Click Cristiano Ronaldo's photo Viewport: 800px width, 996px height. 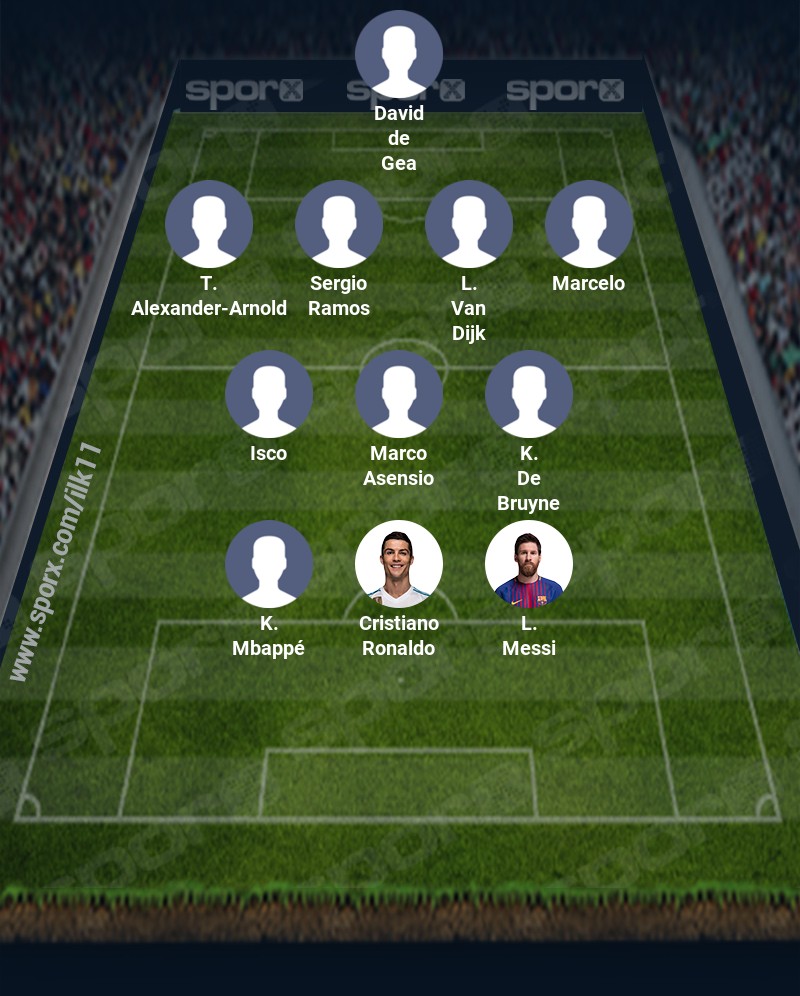[x=399, y=564]
